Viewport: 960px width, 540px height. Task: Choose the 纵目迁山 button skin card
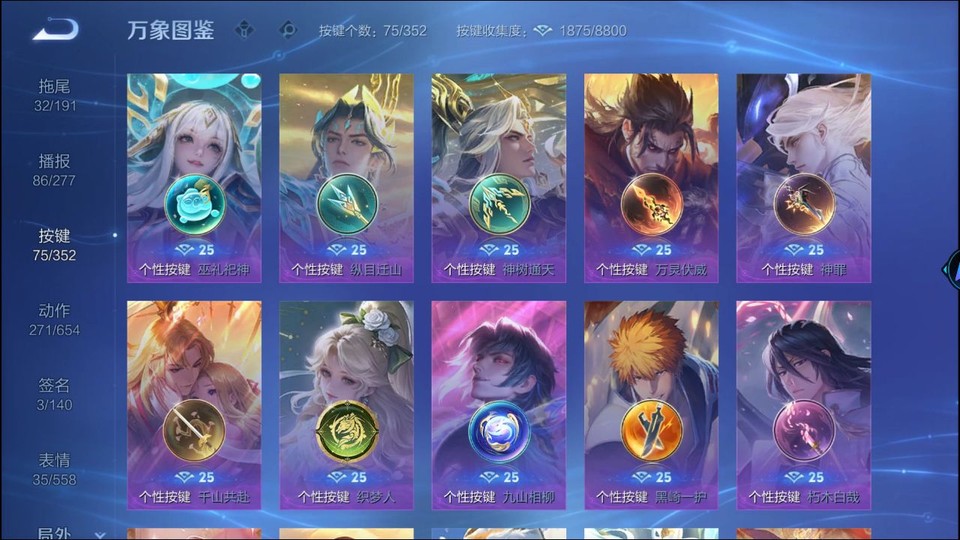346,178
